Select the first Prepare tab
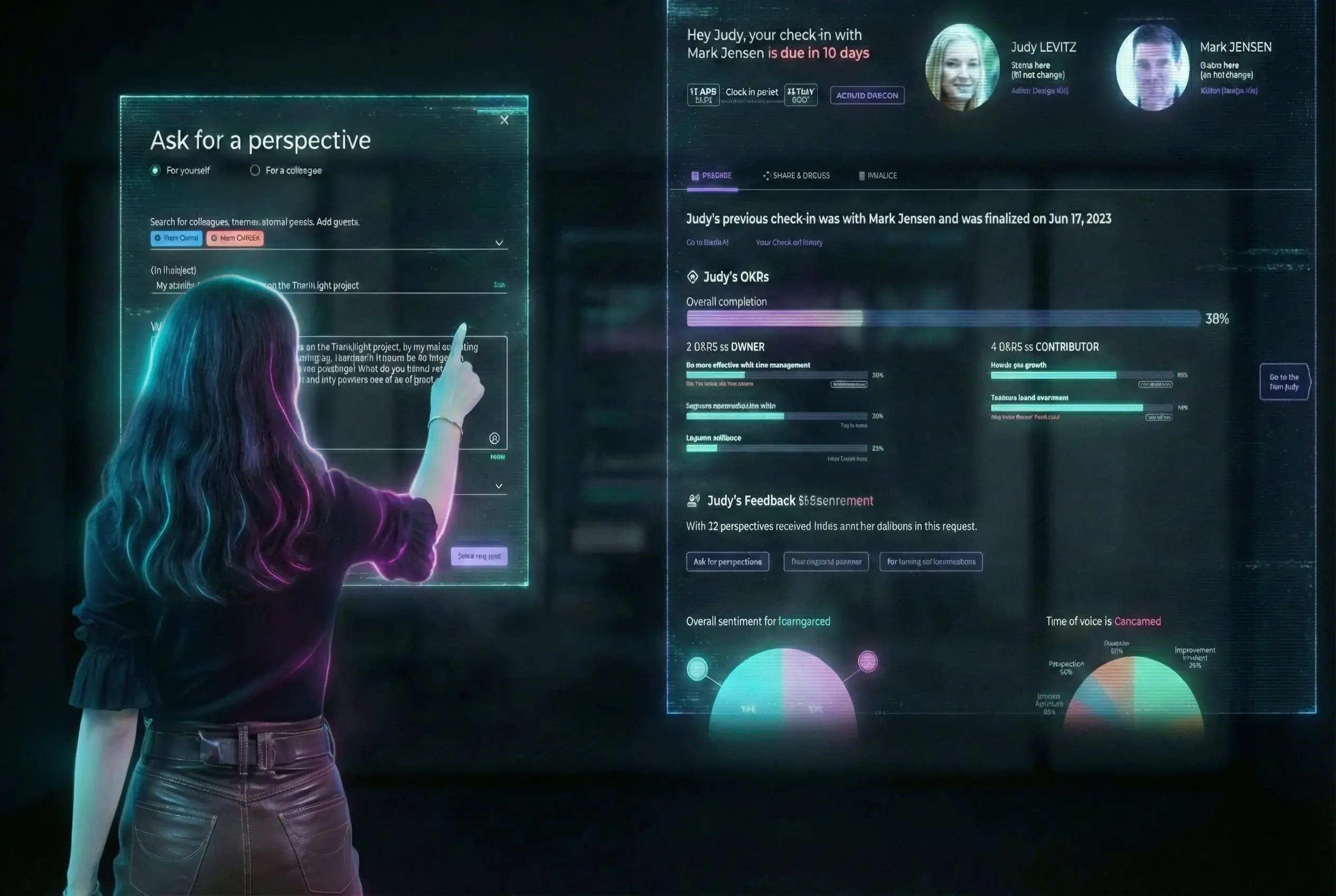Screen dimensions: 1336x896 pos(712,175)
